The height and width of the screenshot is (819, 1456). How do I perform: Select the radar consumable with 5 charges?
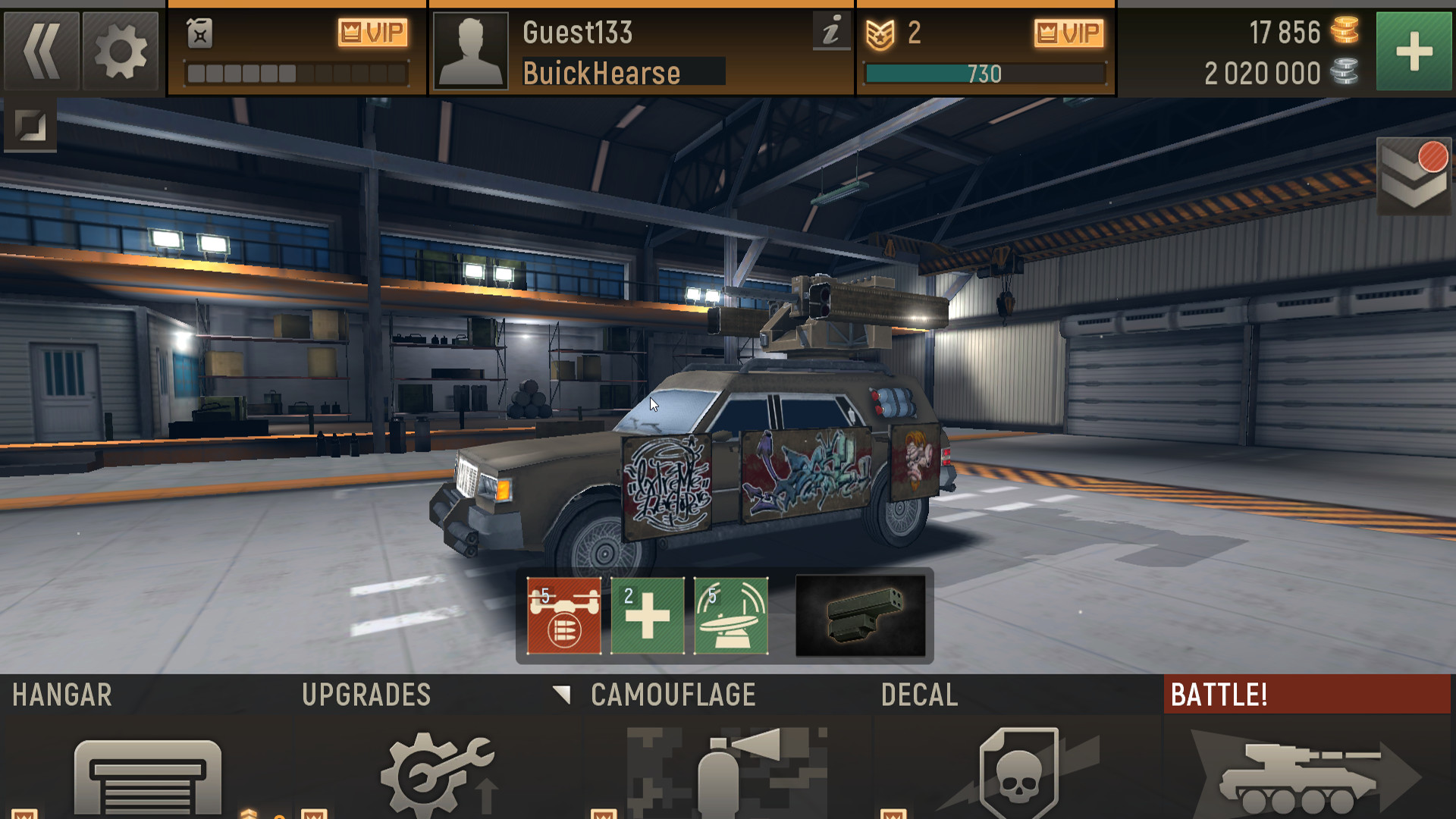[x=730, y=614]
